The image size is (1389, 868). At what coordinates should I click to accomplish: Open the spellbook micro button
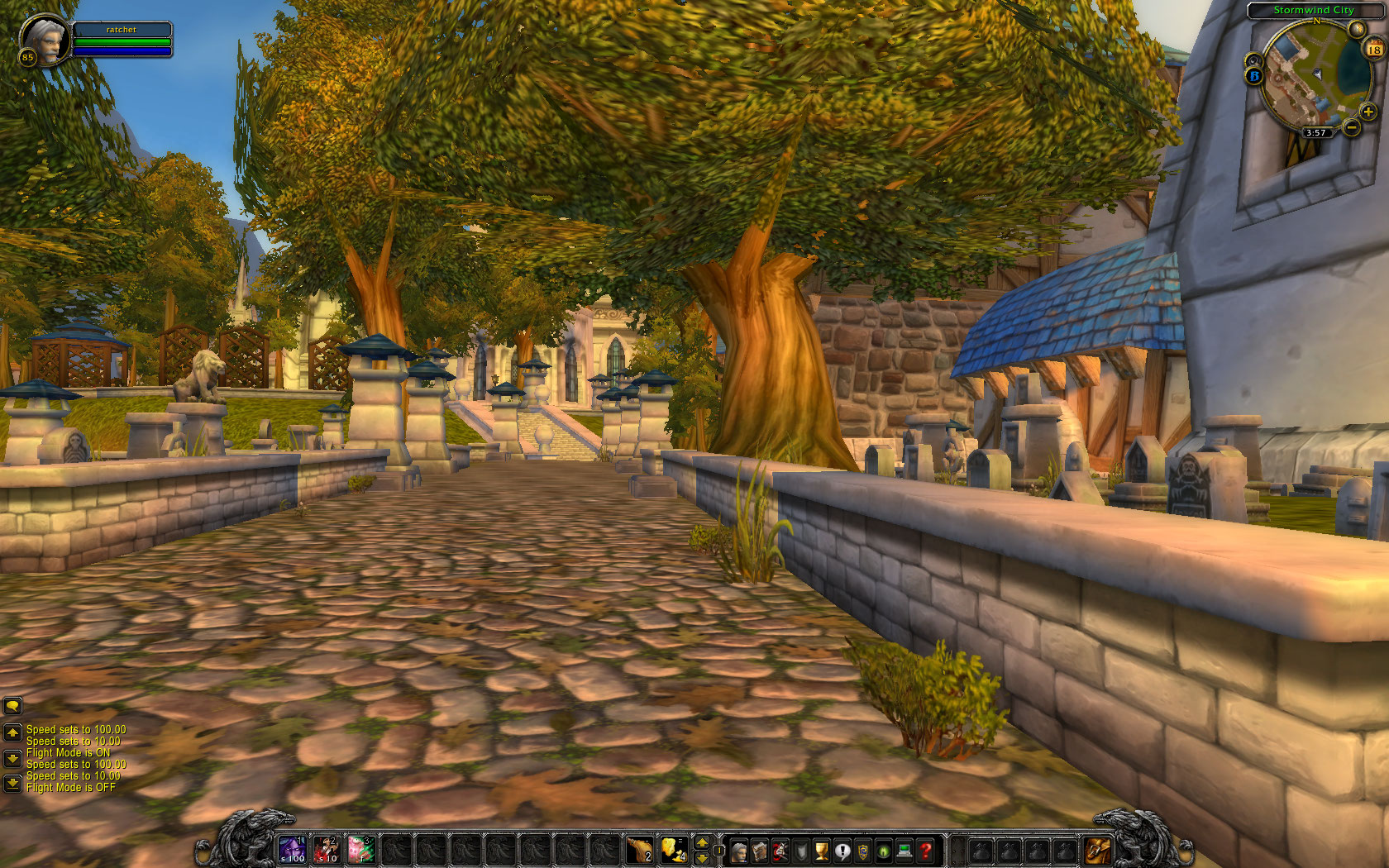(x=759, y=850)
